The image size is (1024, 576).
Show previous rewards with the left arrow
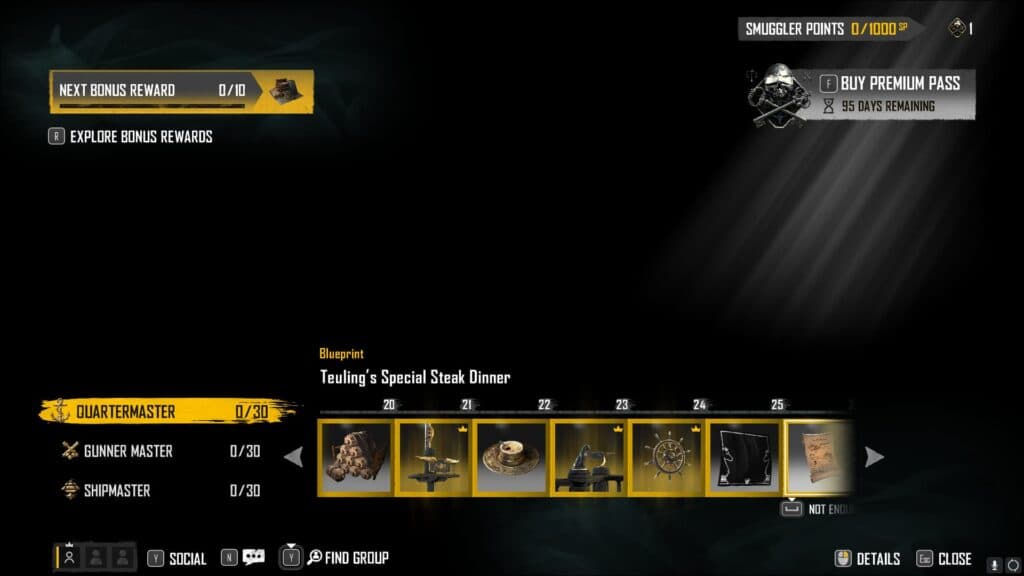pyautogui.click(x=294, y=457)
